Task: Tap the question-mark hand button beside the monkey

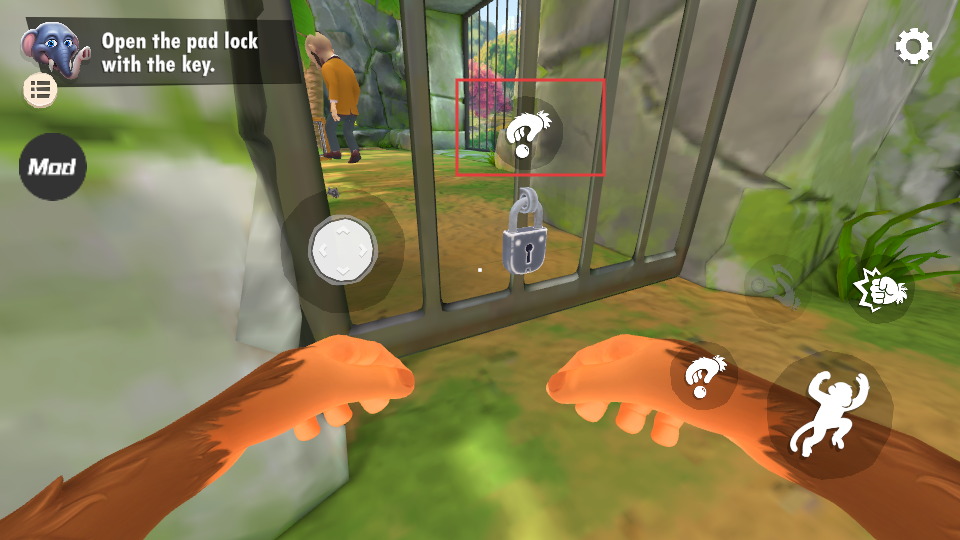Action: [703, 376]
